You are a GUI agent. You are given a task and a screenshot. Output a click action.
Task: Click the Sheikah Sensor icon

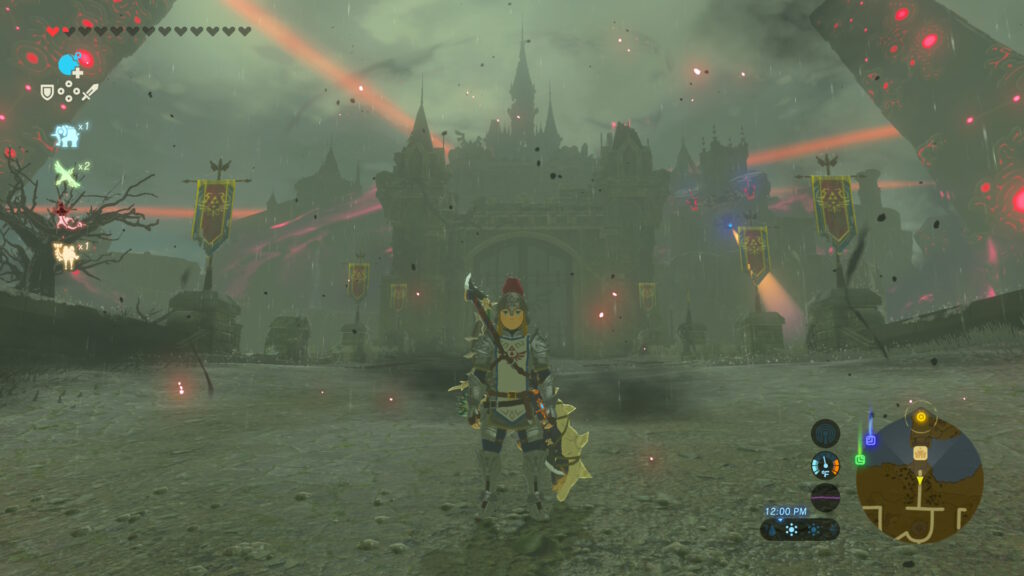click(825, 433)
